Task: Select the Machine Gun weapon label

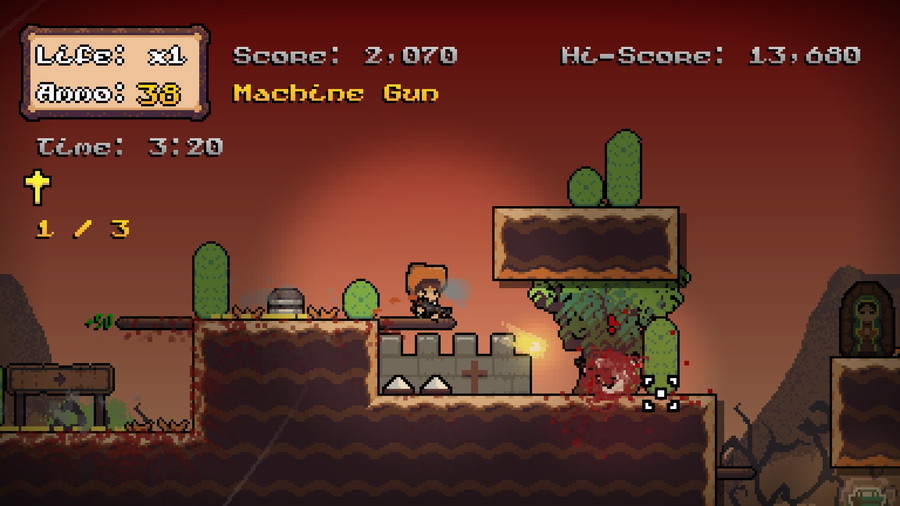Action: point(335,94)
